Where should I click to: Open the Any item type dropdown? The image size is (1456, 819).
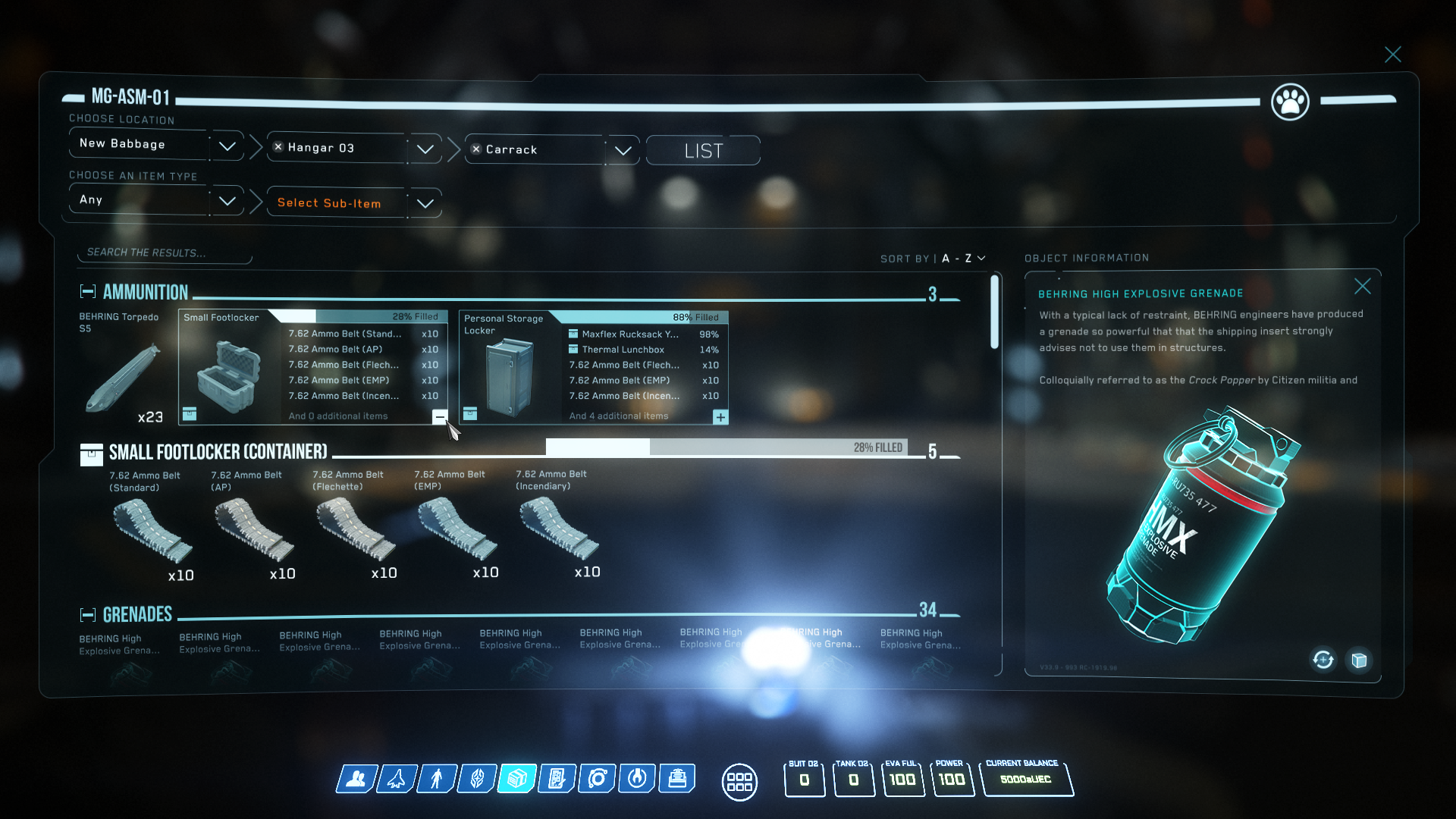coord(227,201)
